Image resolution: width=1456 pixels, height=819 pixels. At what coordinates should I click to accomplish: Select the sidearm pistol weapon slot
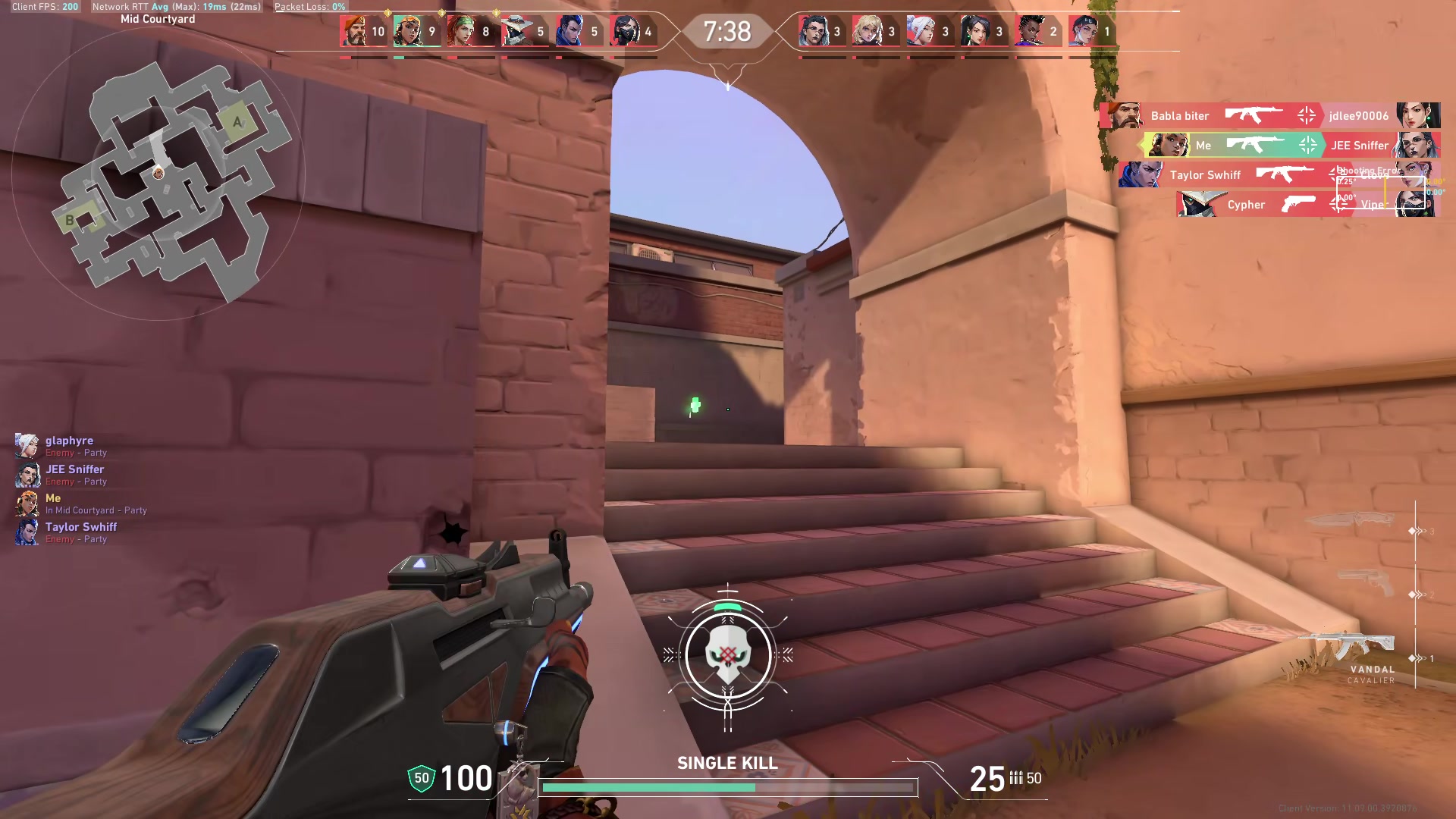click(x=1367, y=584)
